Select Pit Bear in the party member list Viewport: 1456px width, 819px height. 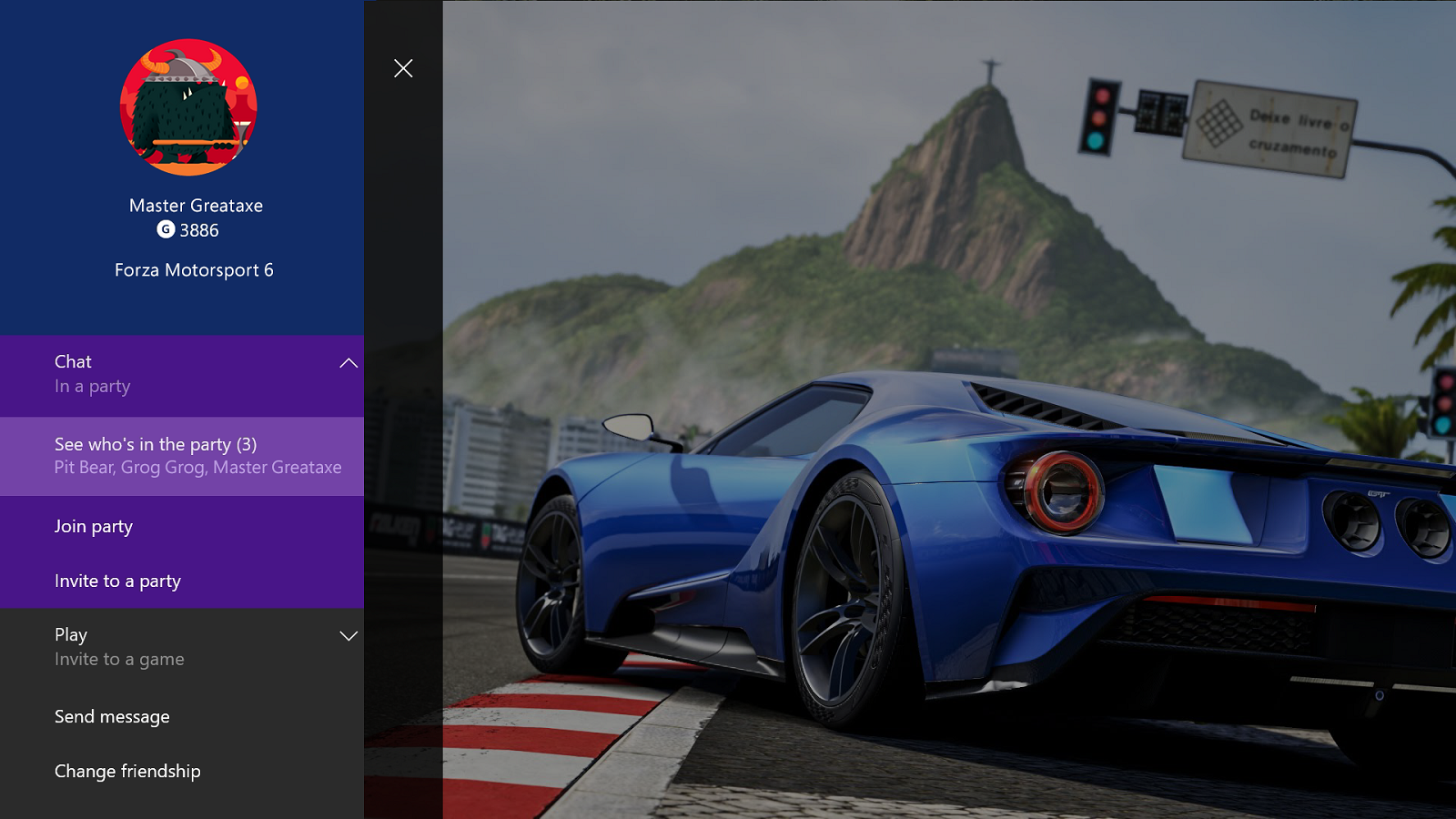84,467
